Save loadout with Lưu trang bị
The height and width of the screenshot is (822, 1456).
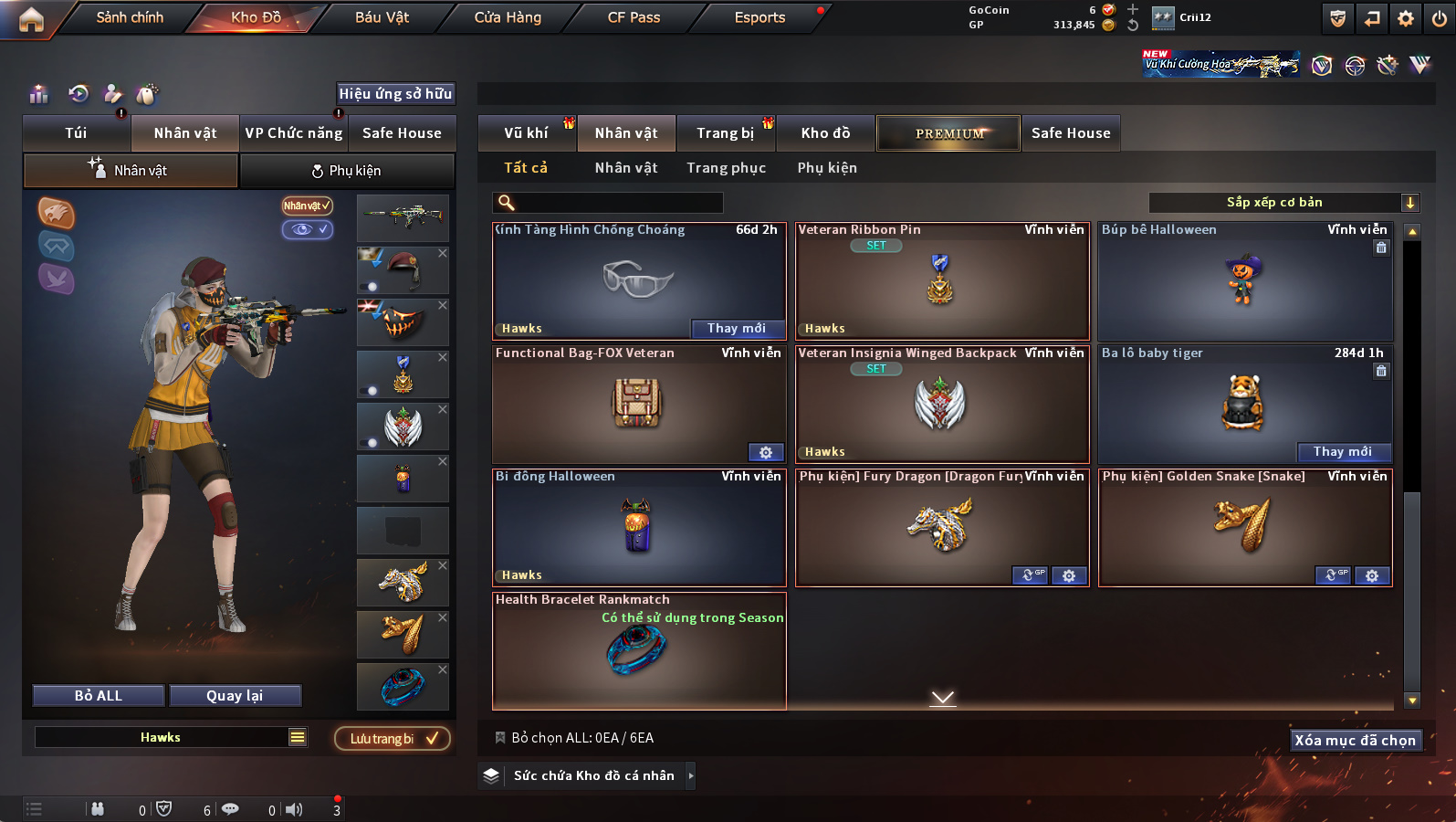click(x=393, y=739)
